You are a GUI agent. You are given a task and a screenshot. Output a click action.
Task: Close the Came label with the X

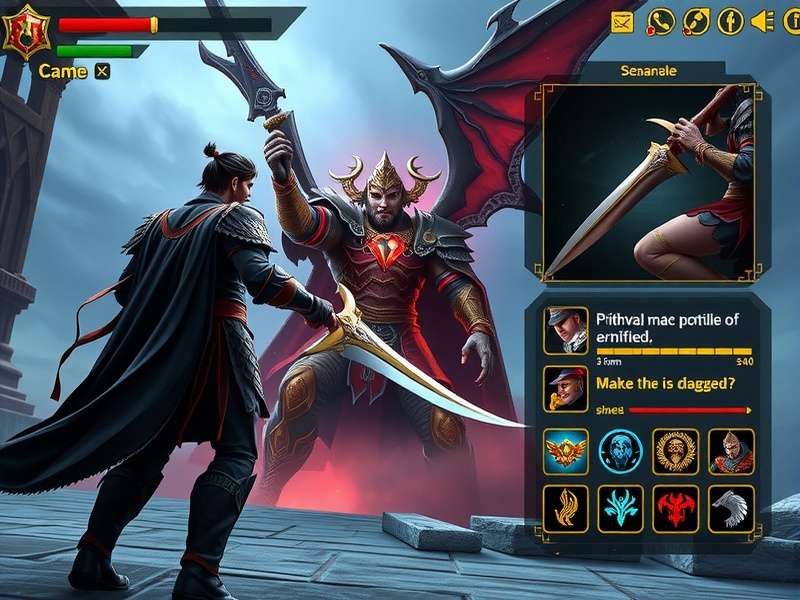pyautogui.click(x=102, y=71)
